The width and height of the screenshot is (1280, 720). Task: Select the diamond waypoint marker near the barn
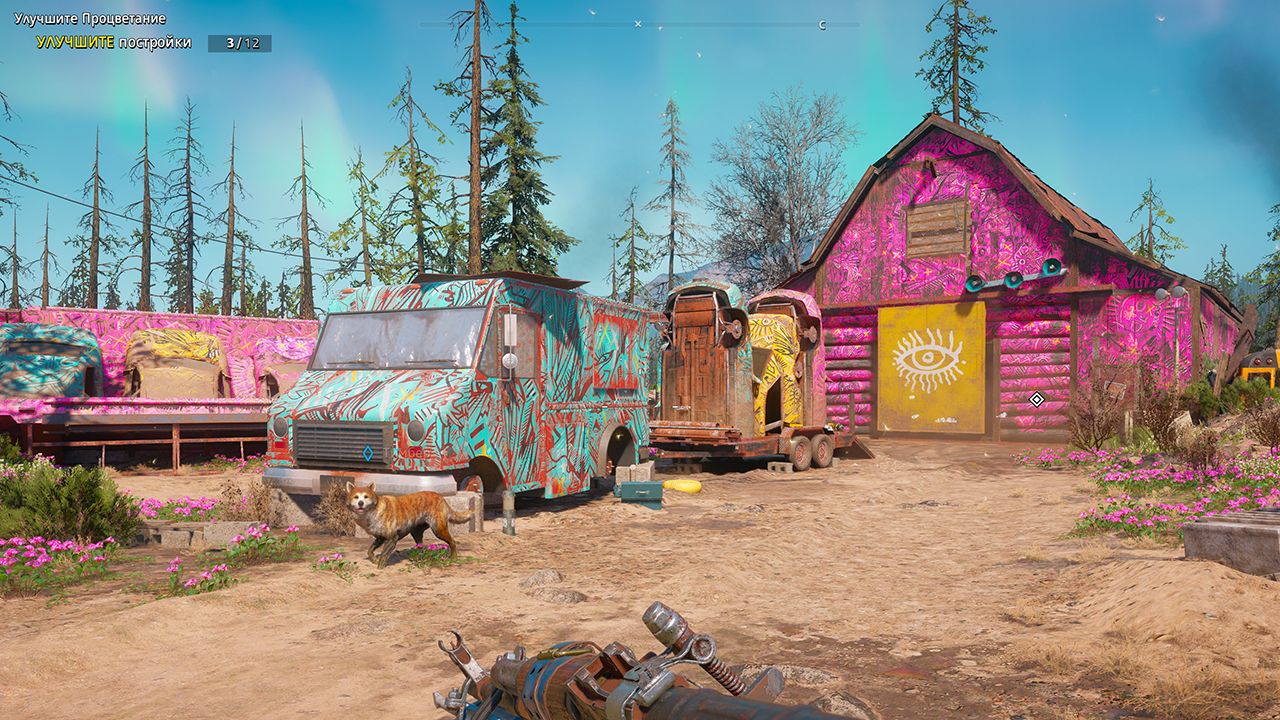[1036, 400]
